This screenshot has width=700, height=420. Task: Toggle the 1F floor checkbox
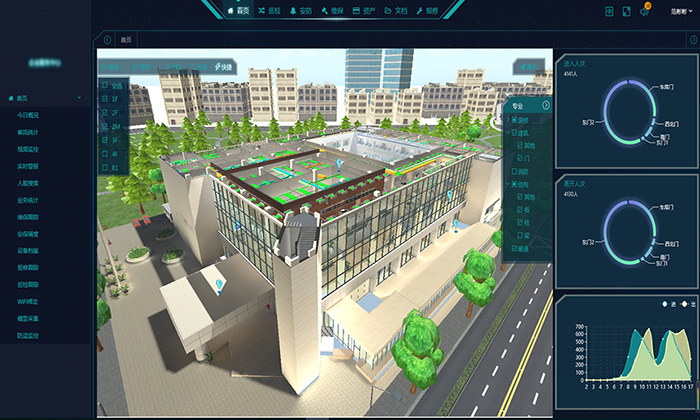(x=104, y=100)
